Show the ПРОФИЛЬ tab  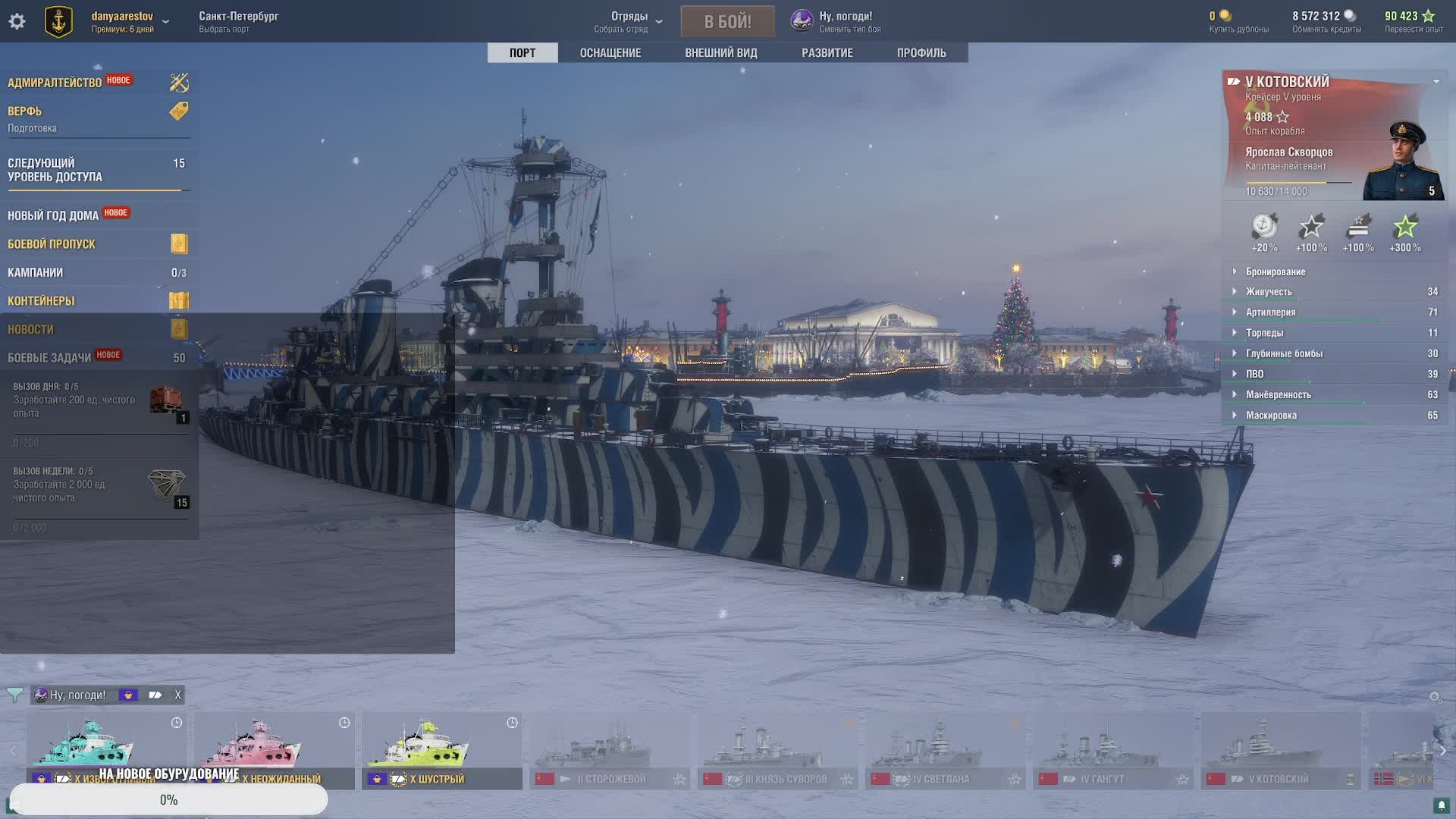921,52
